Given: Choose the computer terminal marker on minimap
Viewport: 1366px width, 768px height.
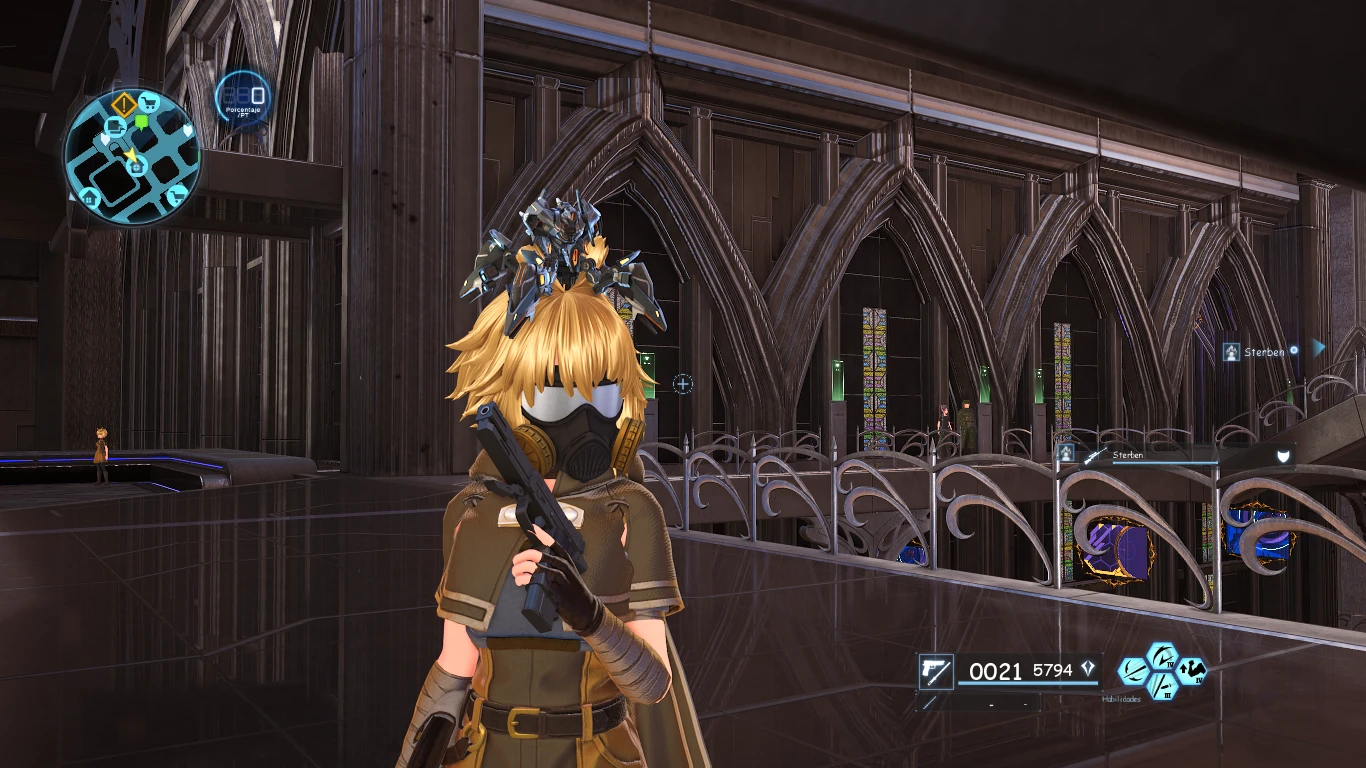Looking at the screenshot, I should (115, 126).
